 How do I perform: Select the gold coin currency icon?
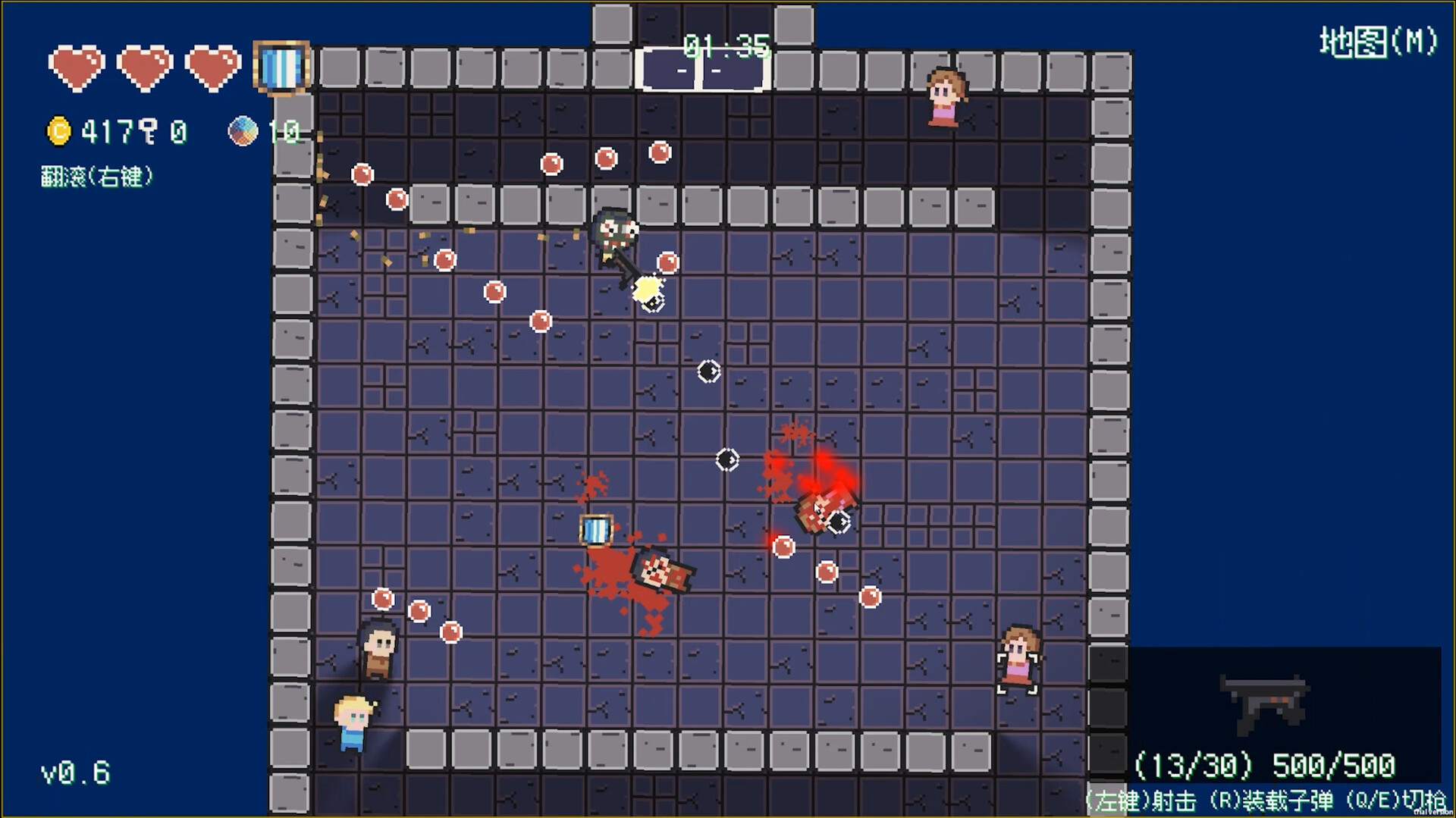click(61, 129)
